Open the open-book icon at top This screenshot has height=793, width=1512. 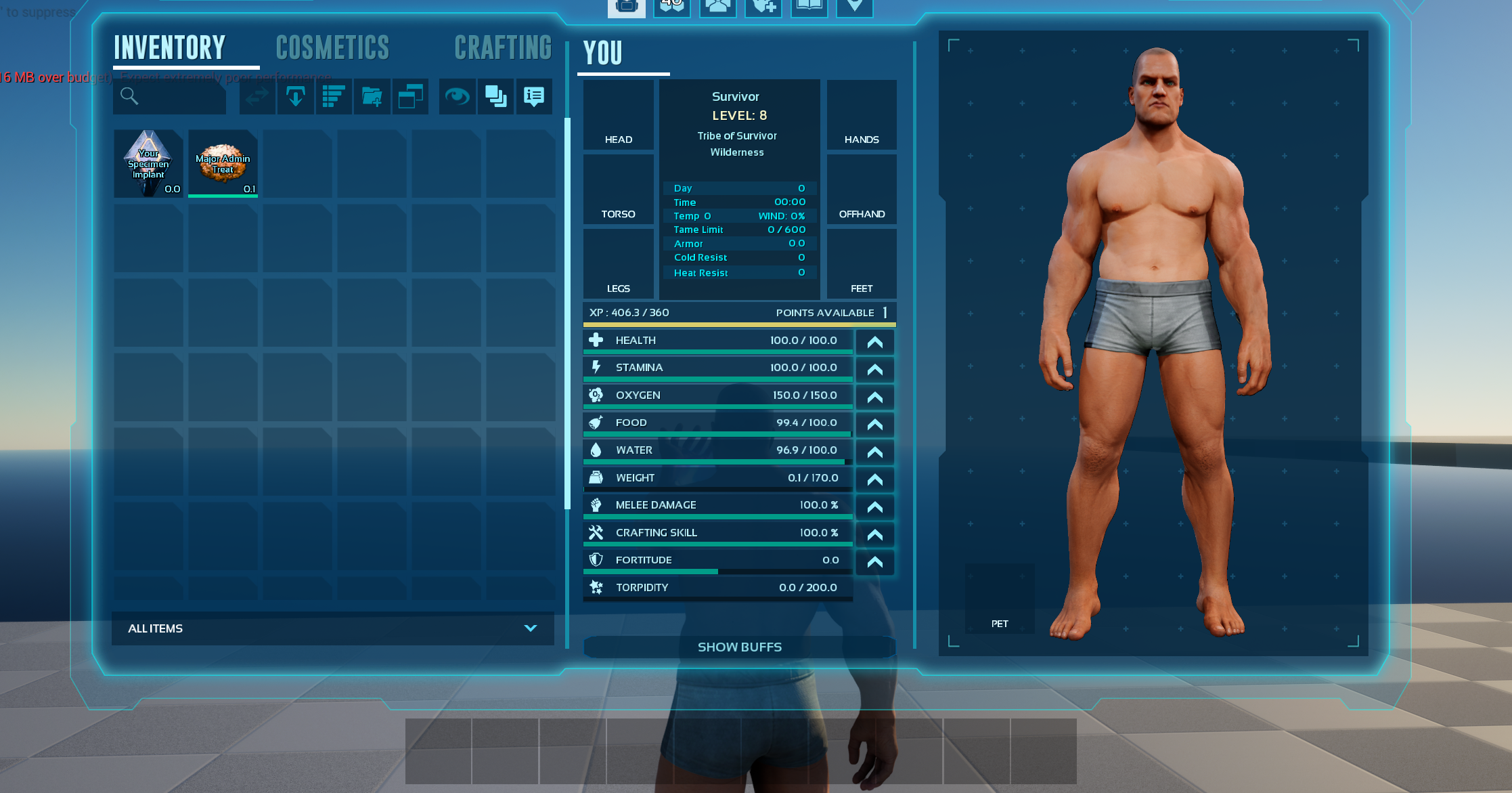pos(809,7)
